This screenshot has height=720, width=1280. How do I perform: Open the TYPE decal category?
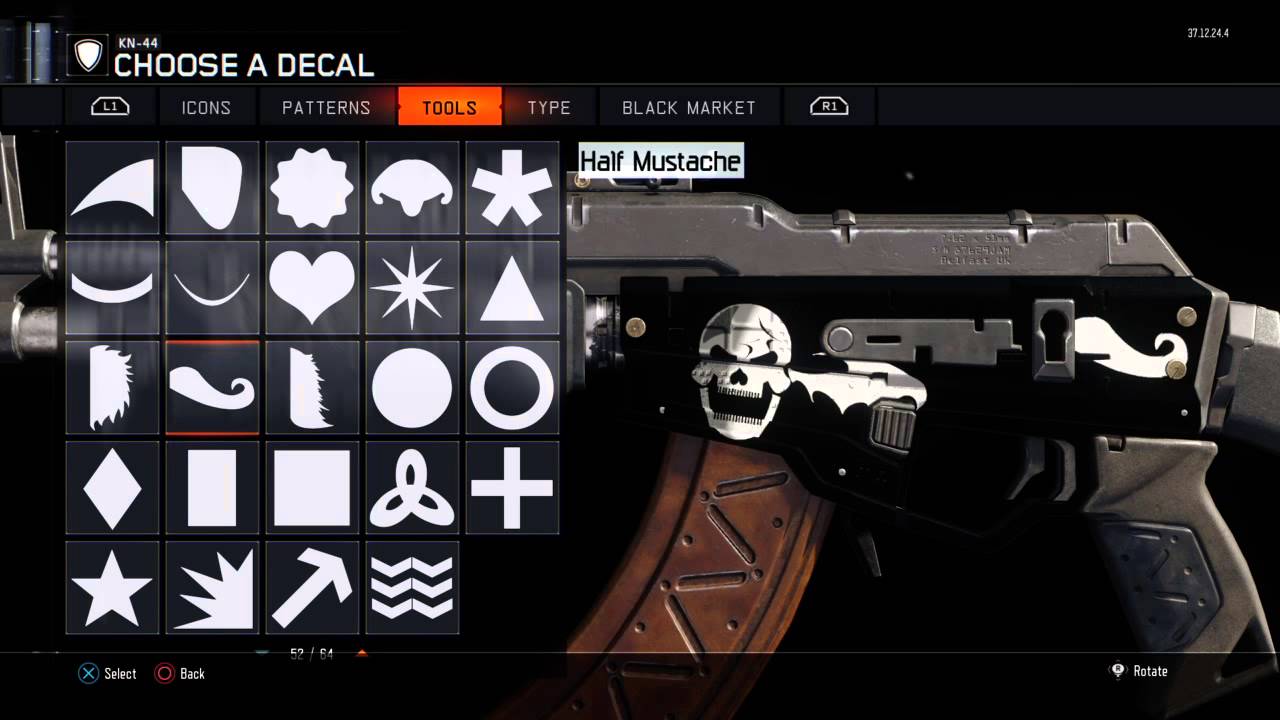(x=547, y=107)
